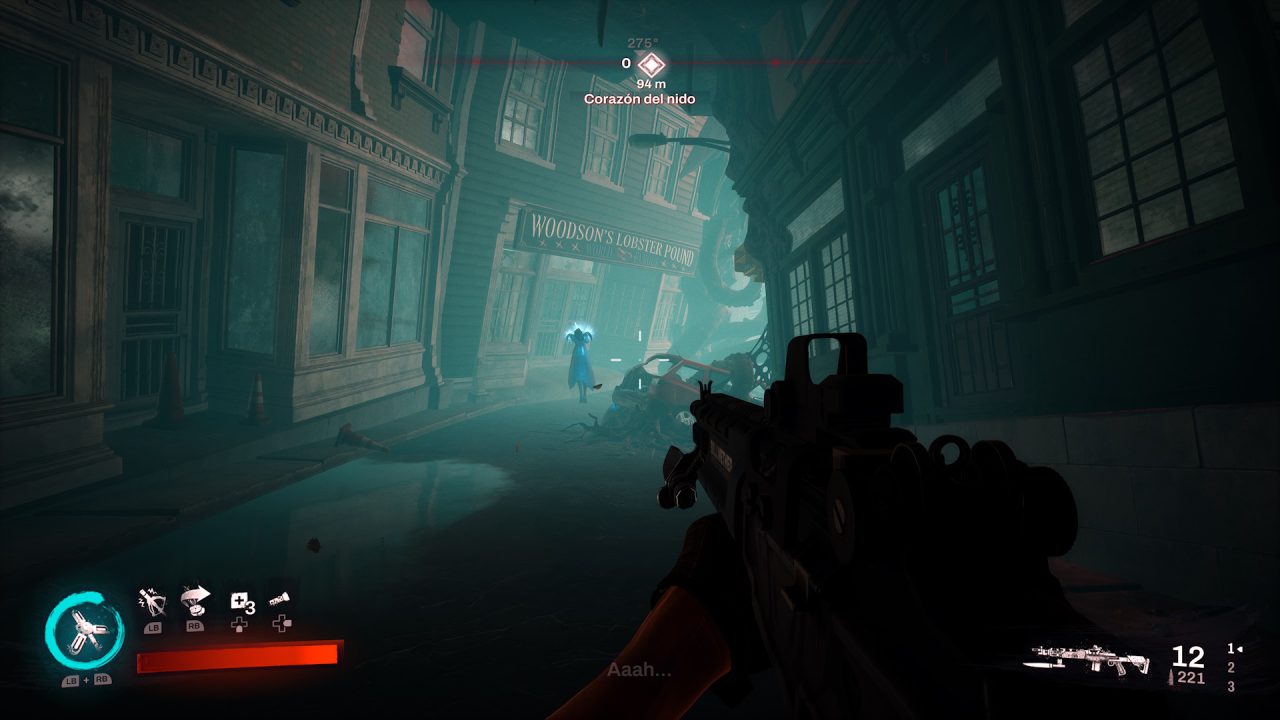
Task: Select the active weapon slot 1
Action: (1230, 649)
